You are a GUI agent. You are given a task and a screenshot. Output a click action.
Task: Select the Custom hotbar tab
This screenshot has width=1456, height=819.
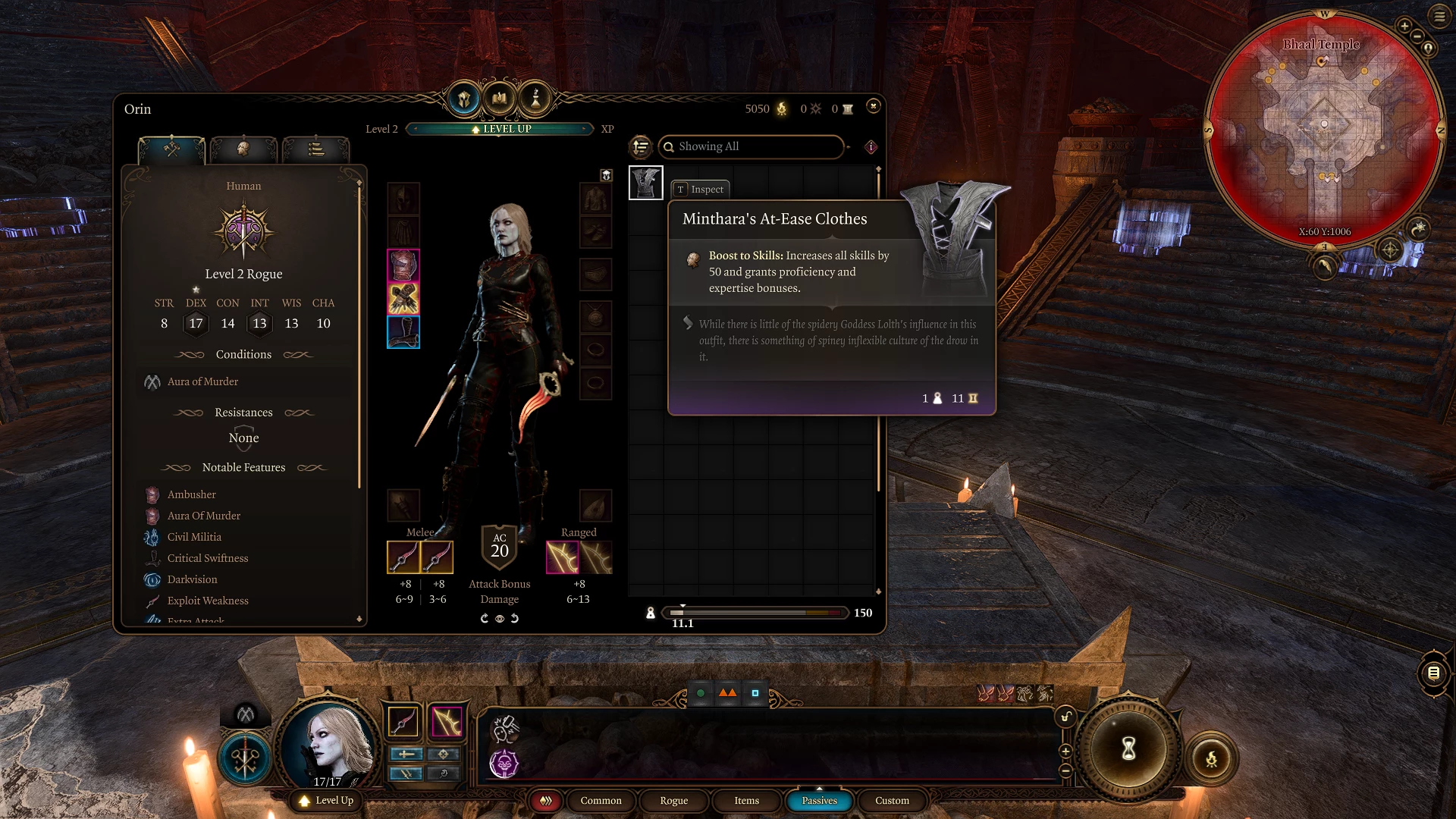(x=892, y=801)
